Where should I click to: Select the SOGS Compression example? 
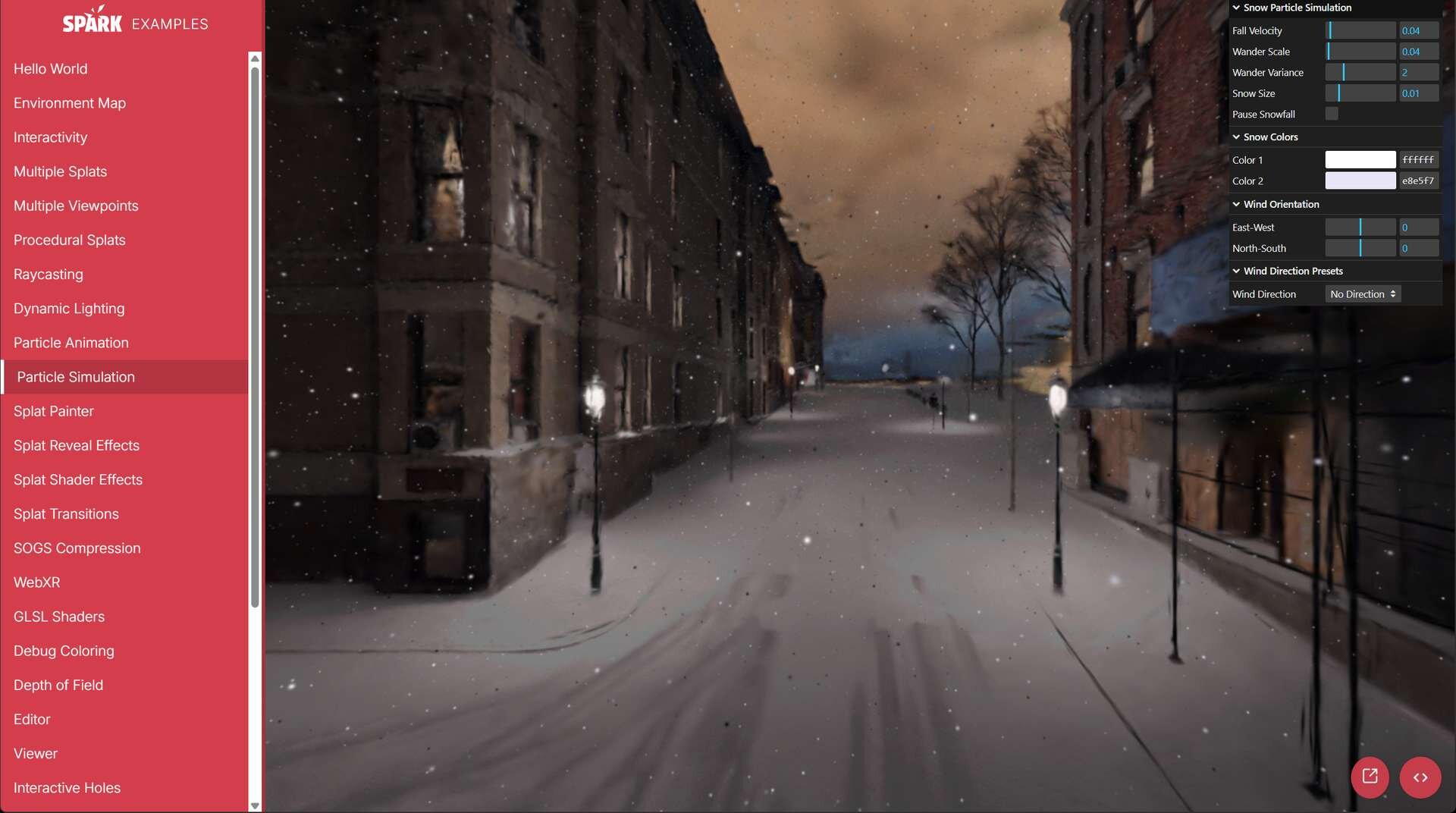(x=77, y=548)
